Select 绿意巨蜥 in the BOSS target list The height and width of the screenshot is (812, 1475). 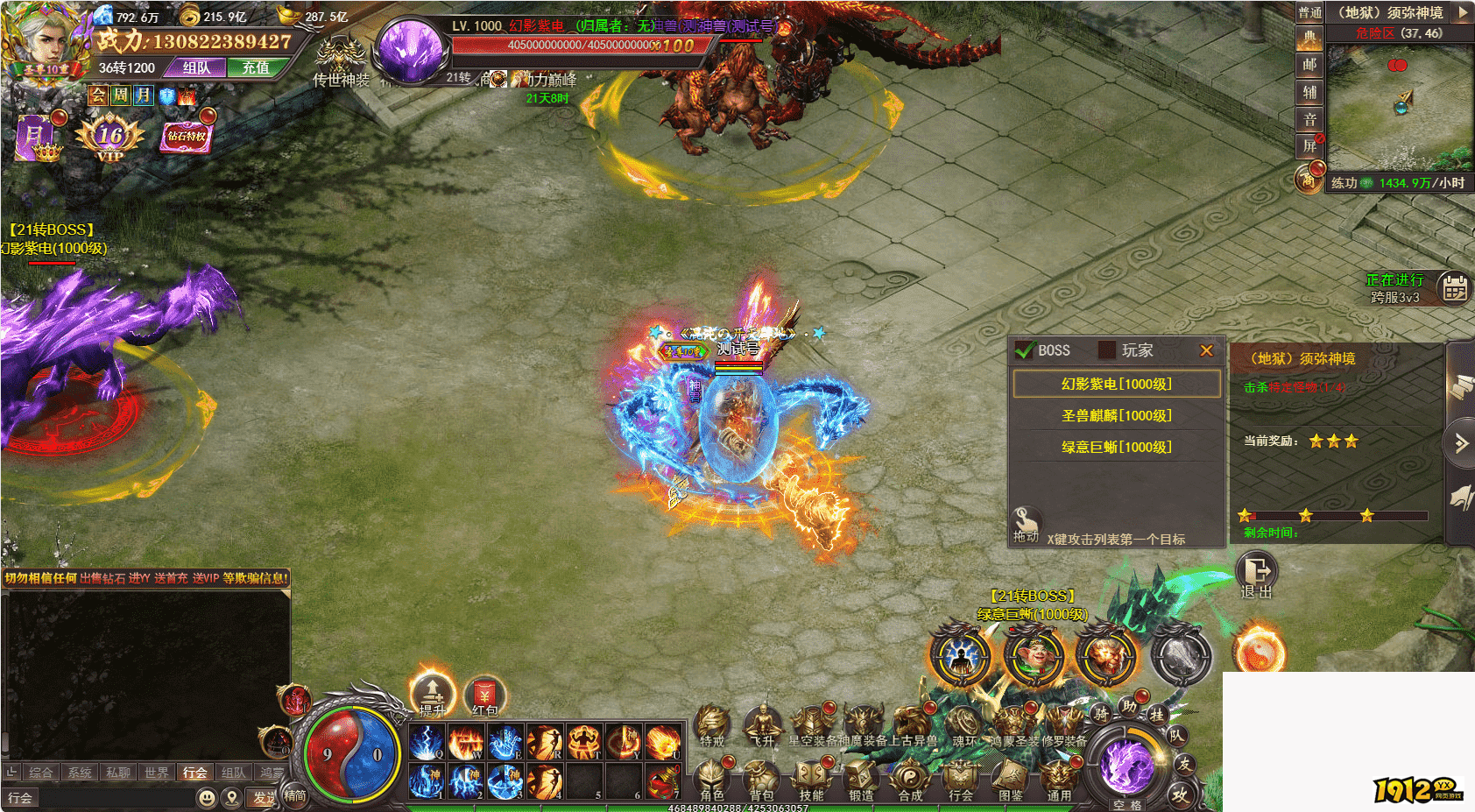pos(1116,447)
